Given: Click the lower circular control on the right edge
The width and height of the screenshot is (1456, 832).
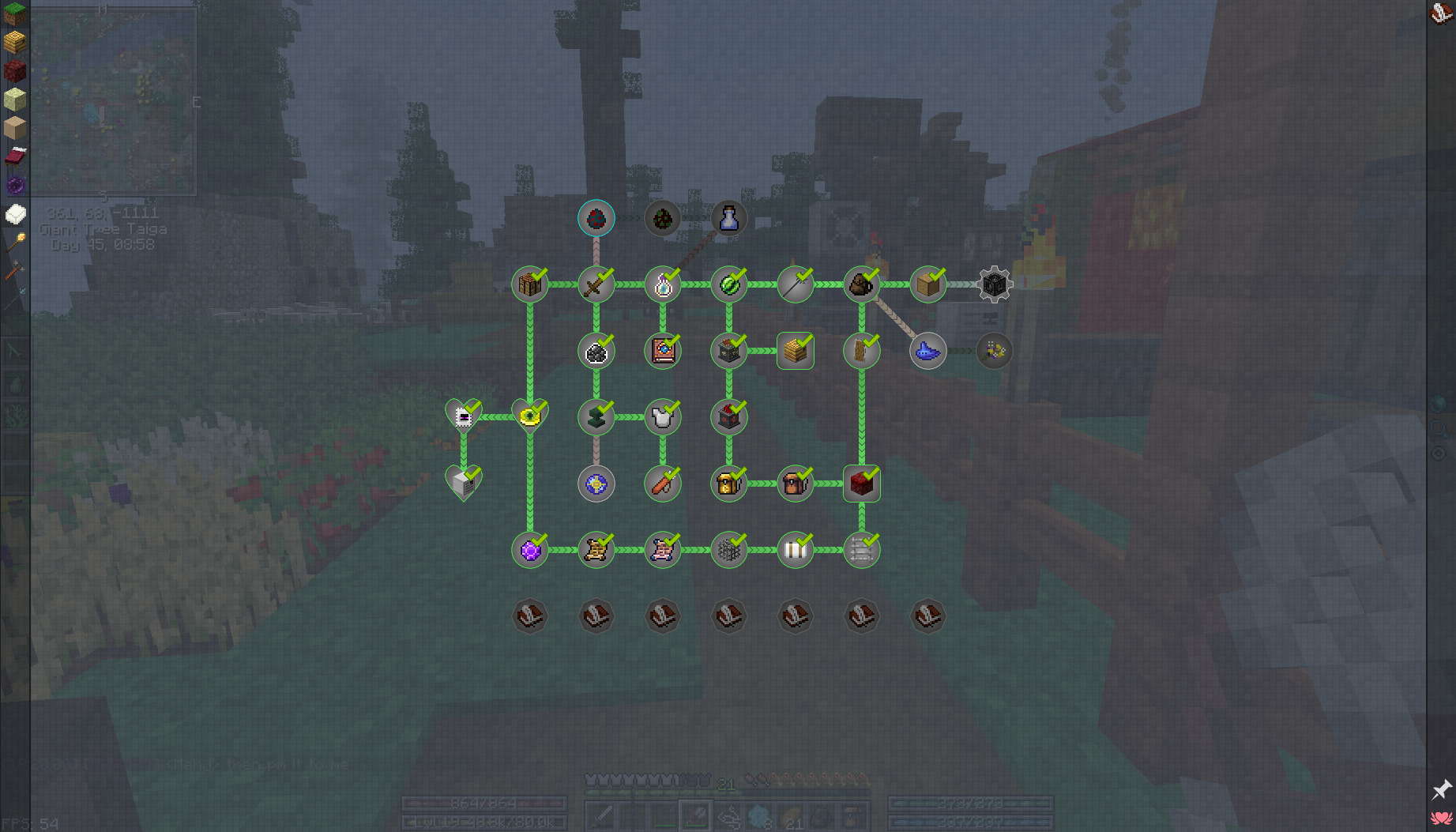Looking at the screenshot, I should click(x=1438, y=453).
